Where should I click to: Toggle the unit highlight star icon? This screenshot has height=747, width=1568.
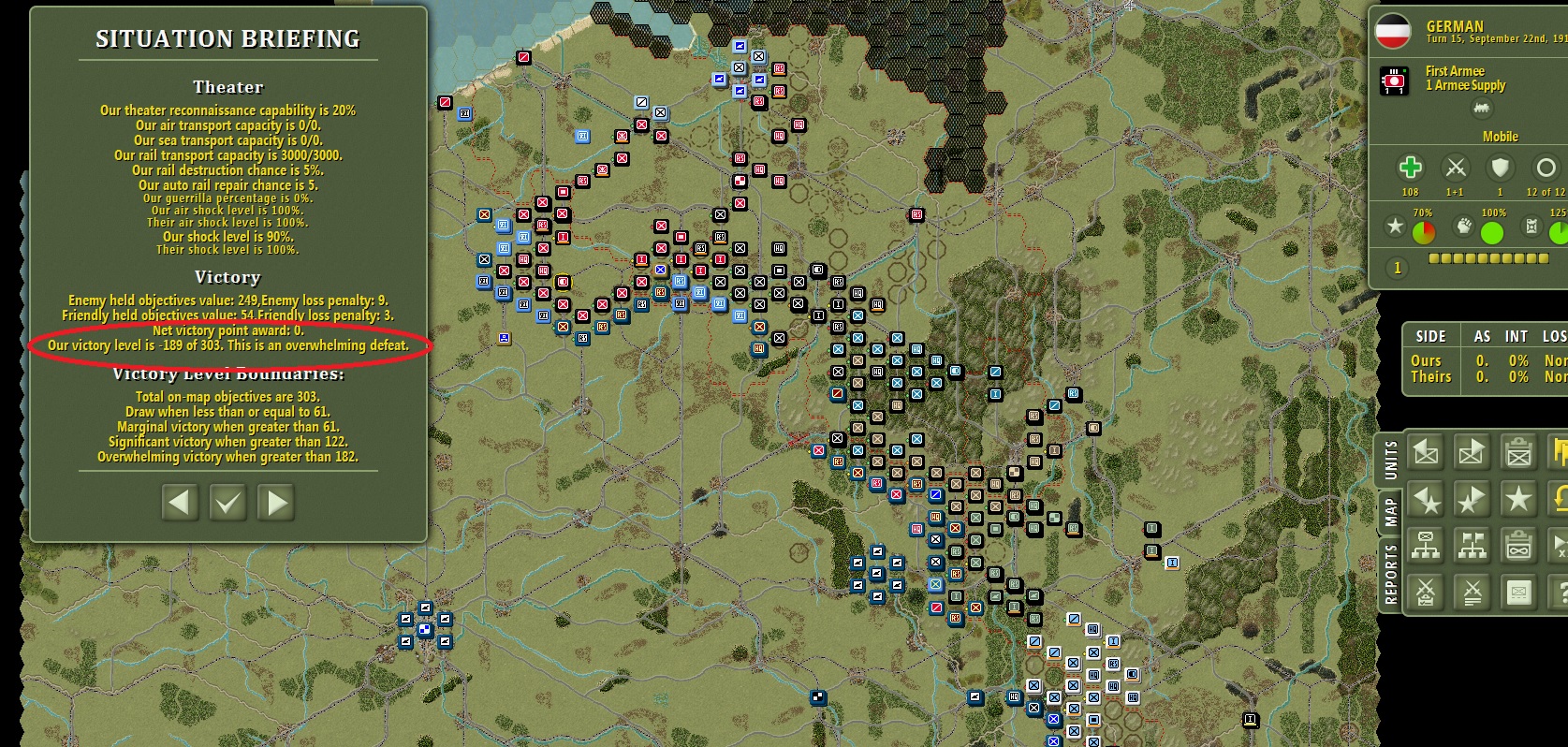pos(1519,499)
